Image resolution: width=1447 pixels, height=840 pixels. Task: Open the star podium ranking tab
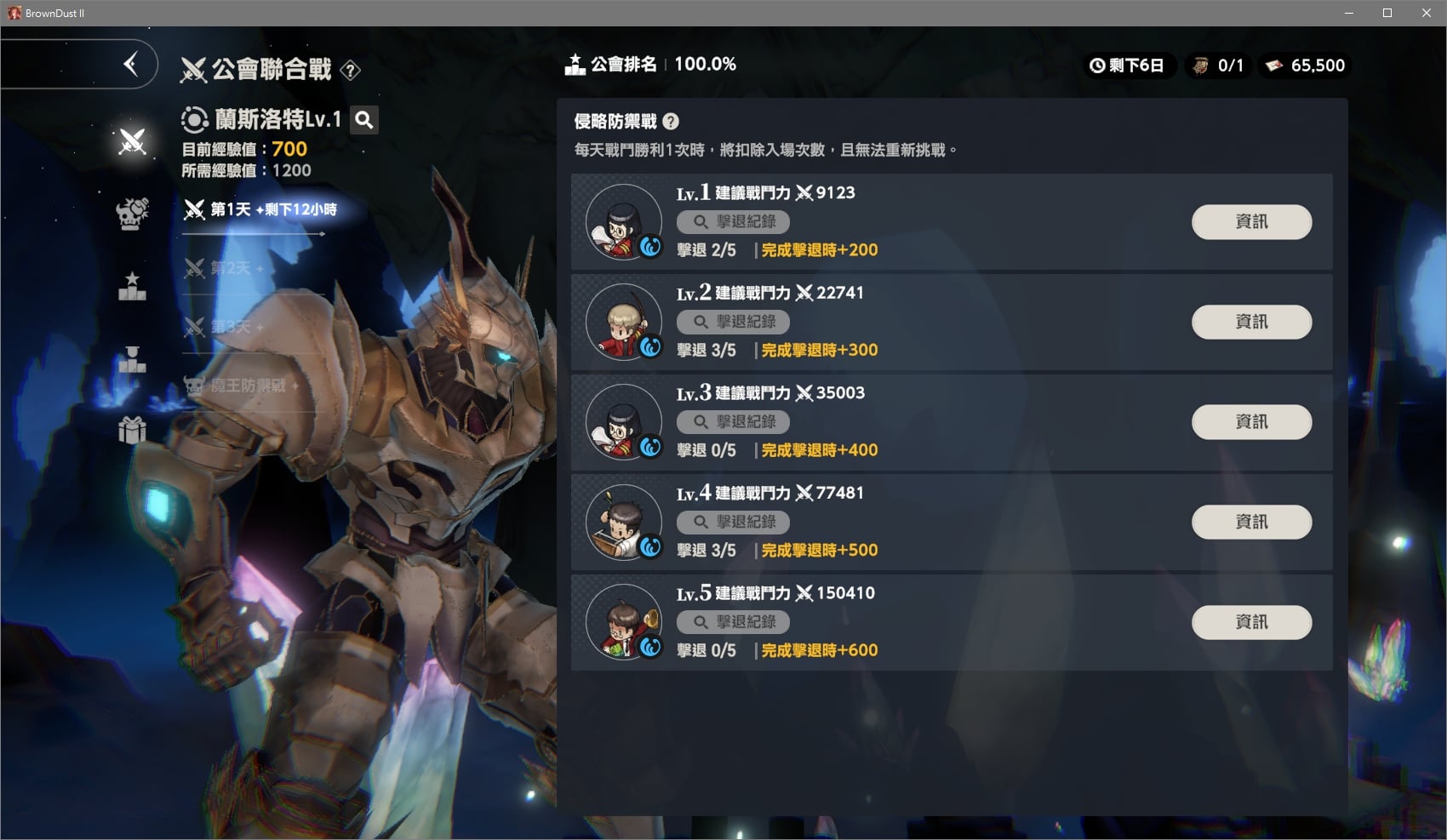tap(132, 286)
